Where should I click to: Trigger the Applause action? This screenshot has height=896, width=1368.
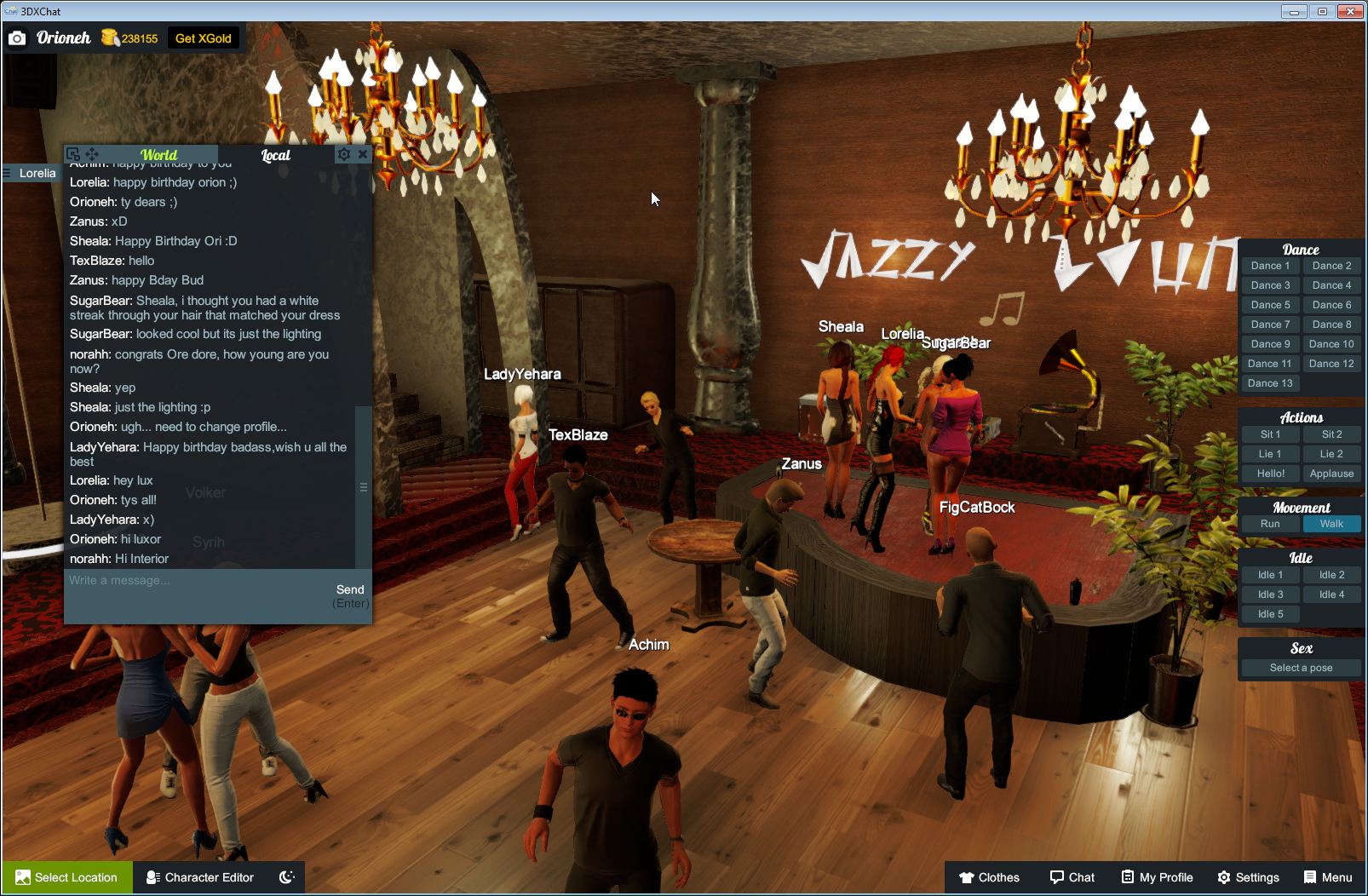(1331, 473)
